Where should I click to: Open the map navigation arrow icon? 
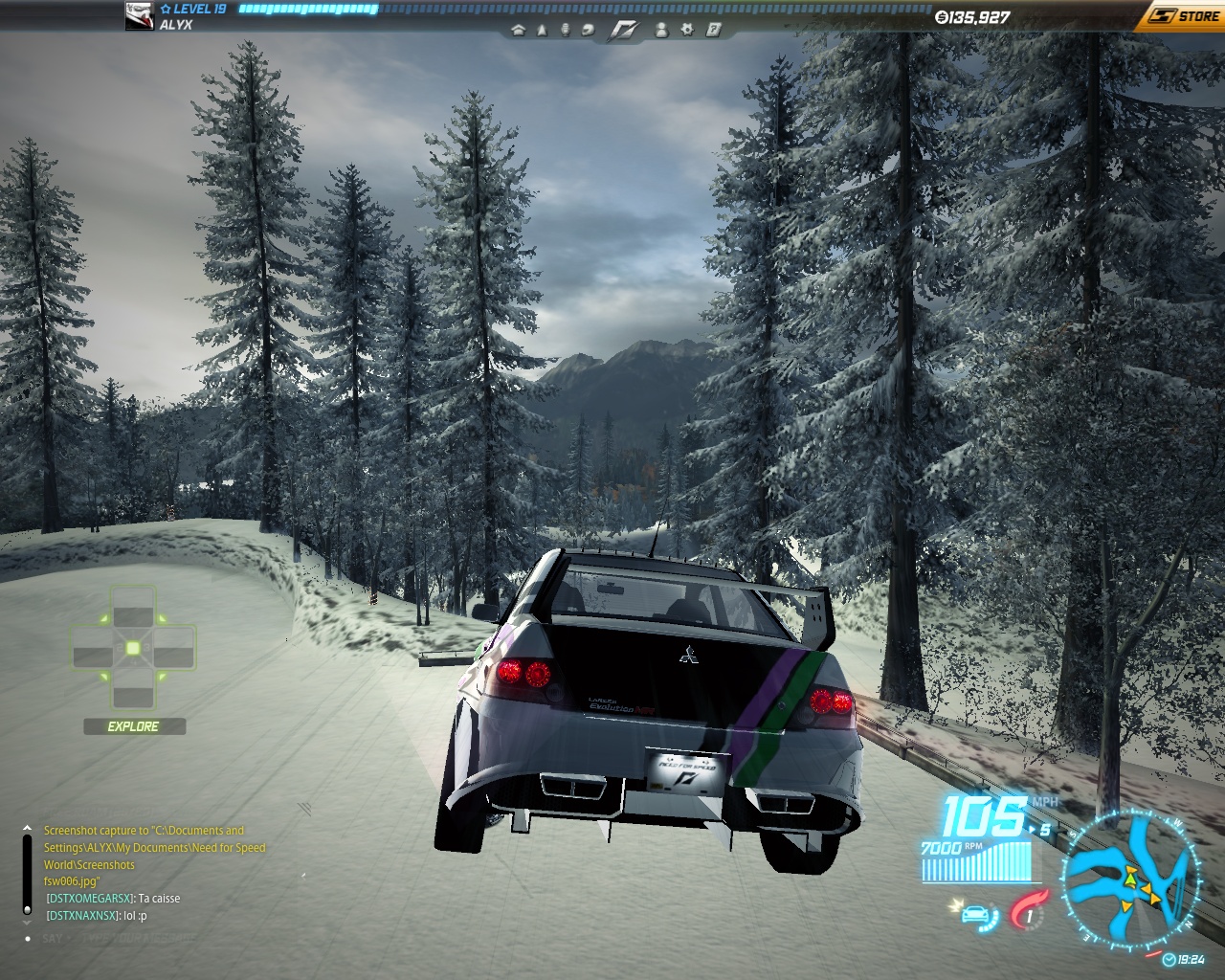coord(542,30)
